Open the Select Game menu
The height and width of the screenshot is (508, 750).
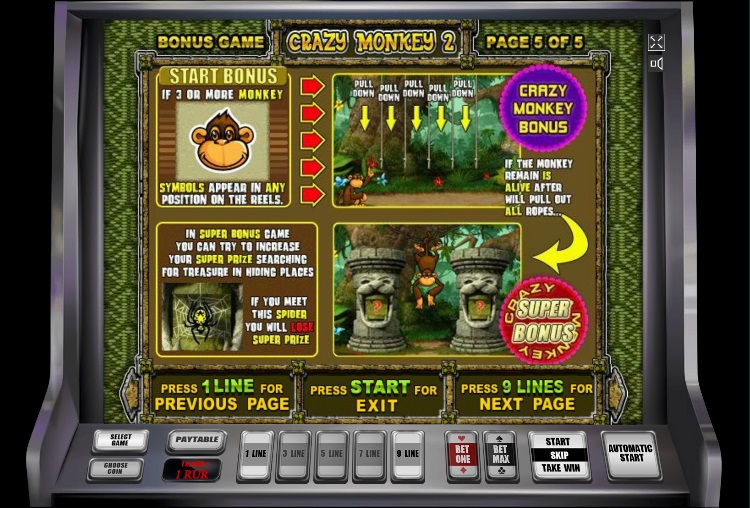click(120, 441)
